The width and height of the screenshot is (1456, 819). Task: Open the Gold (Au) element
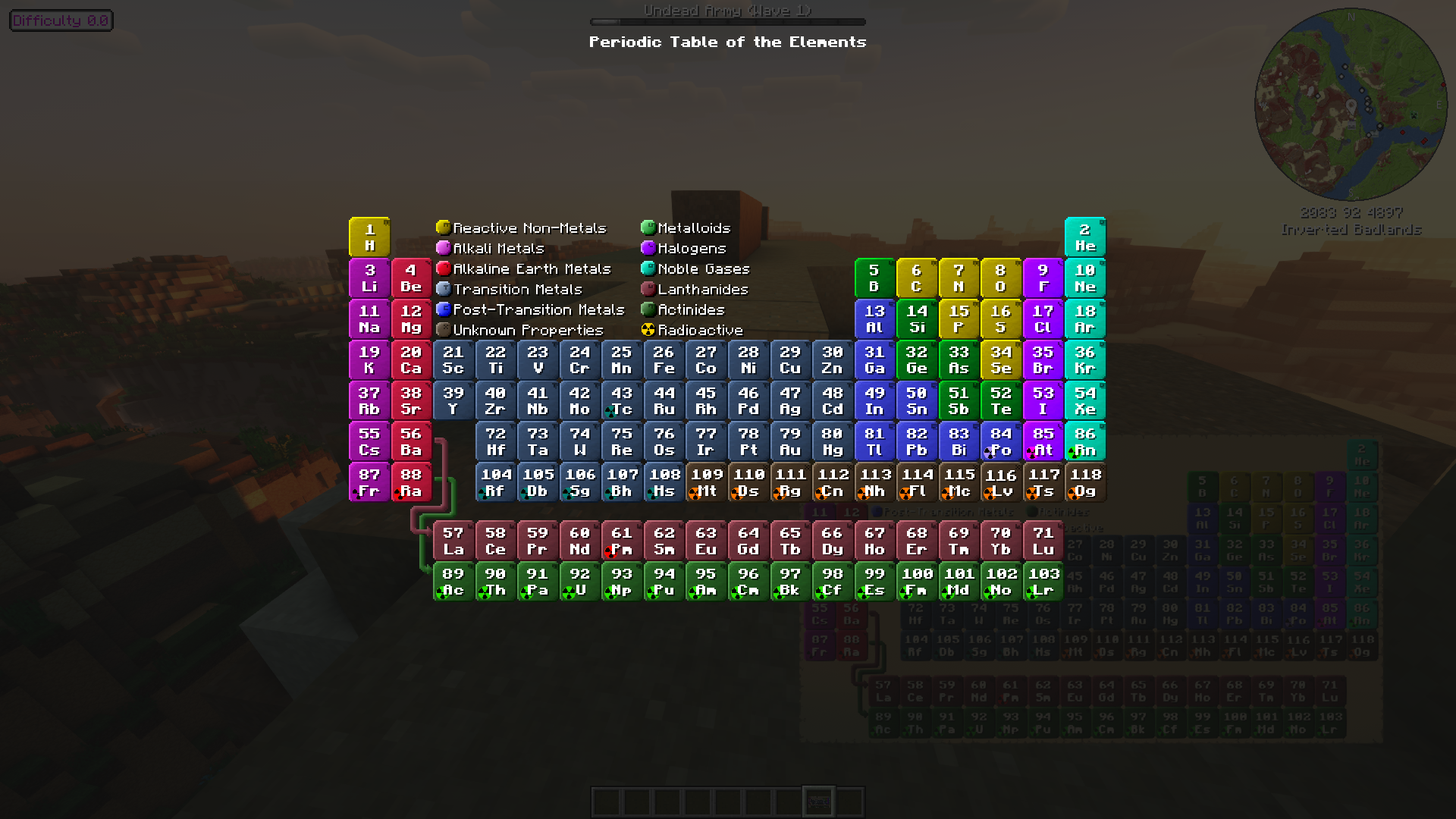(x=790, y=441)
